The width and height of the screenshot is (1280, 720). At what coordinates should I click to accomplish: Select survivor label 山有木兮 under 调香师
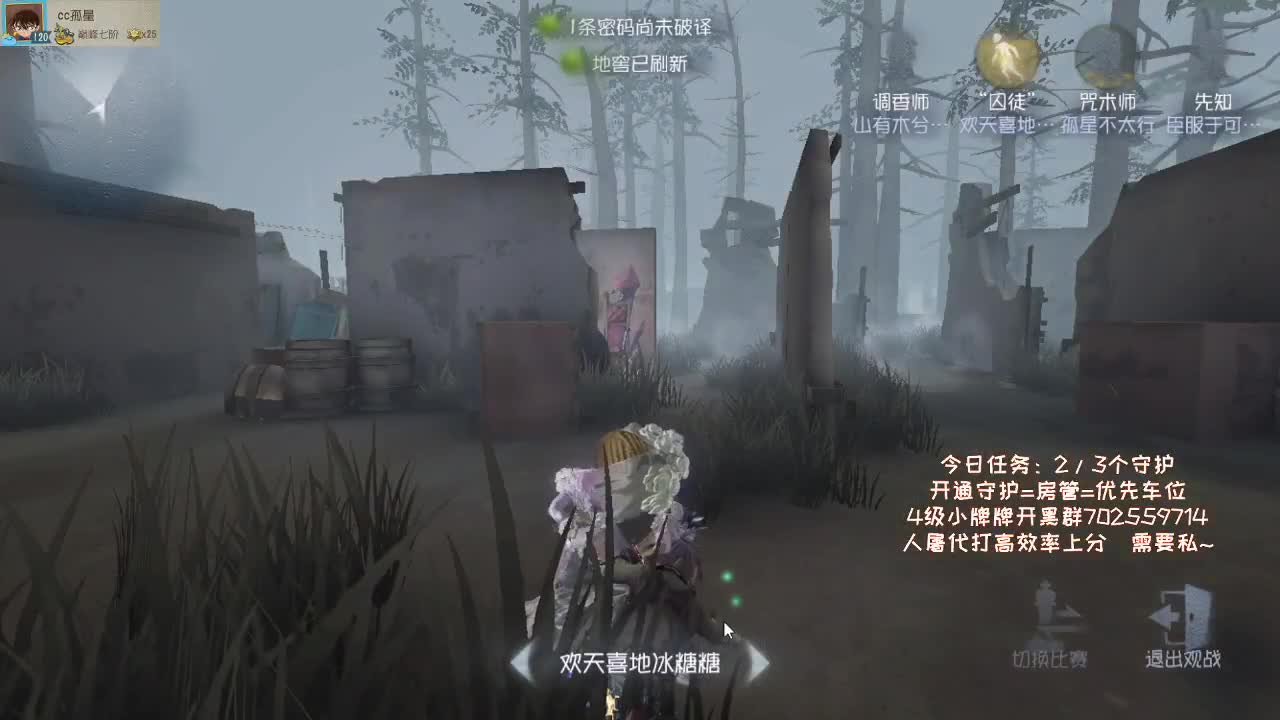coord(894,124)
